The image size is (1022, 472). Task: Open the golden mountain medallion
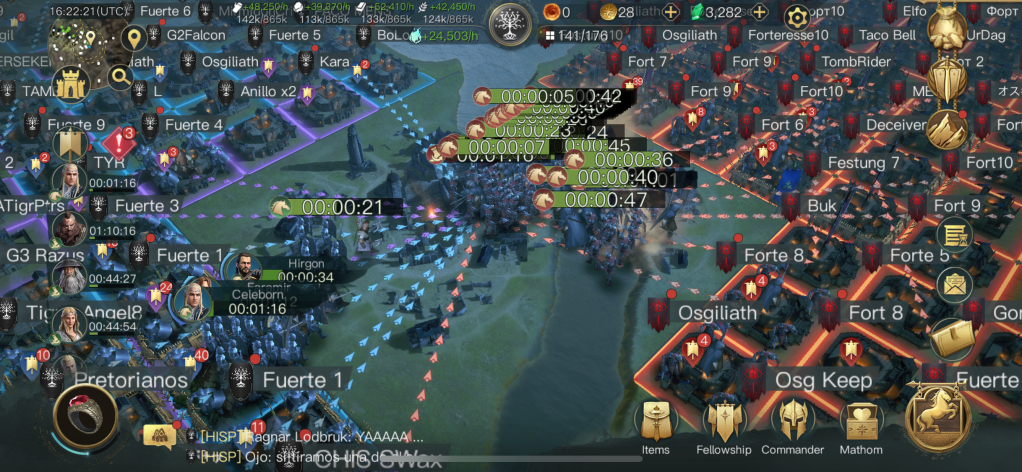click(x=946, y=129)
